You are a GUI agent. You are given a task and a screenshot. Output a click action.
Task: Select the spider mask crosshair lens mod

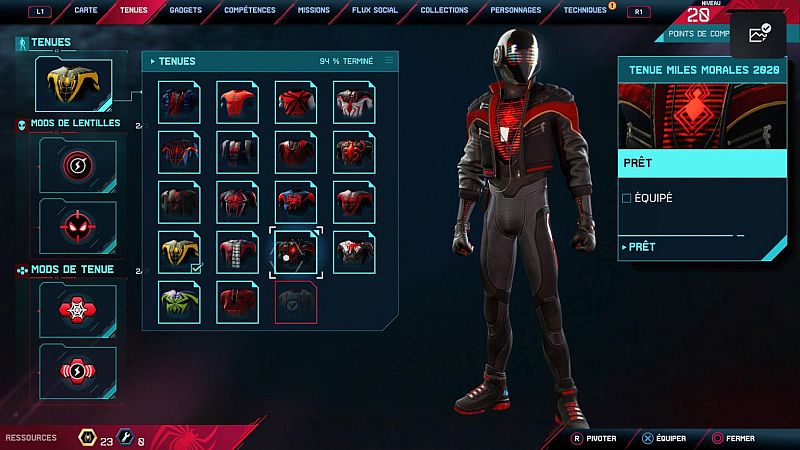(x=77, y=226)
